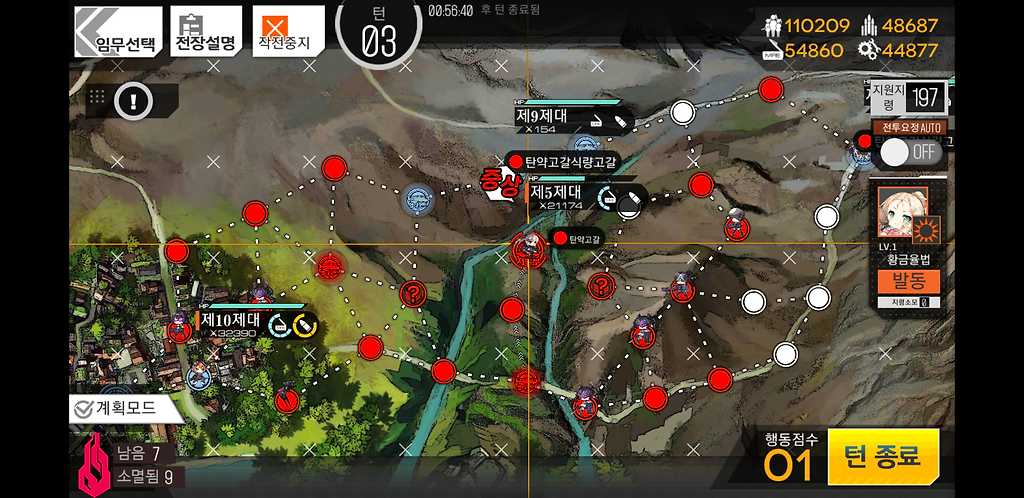
Task: Select the 제5제대 echelon label
Action: tap(557, 192)
